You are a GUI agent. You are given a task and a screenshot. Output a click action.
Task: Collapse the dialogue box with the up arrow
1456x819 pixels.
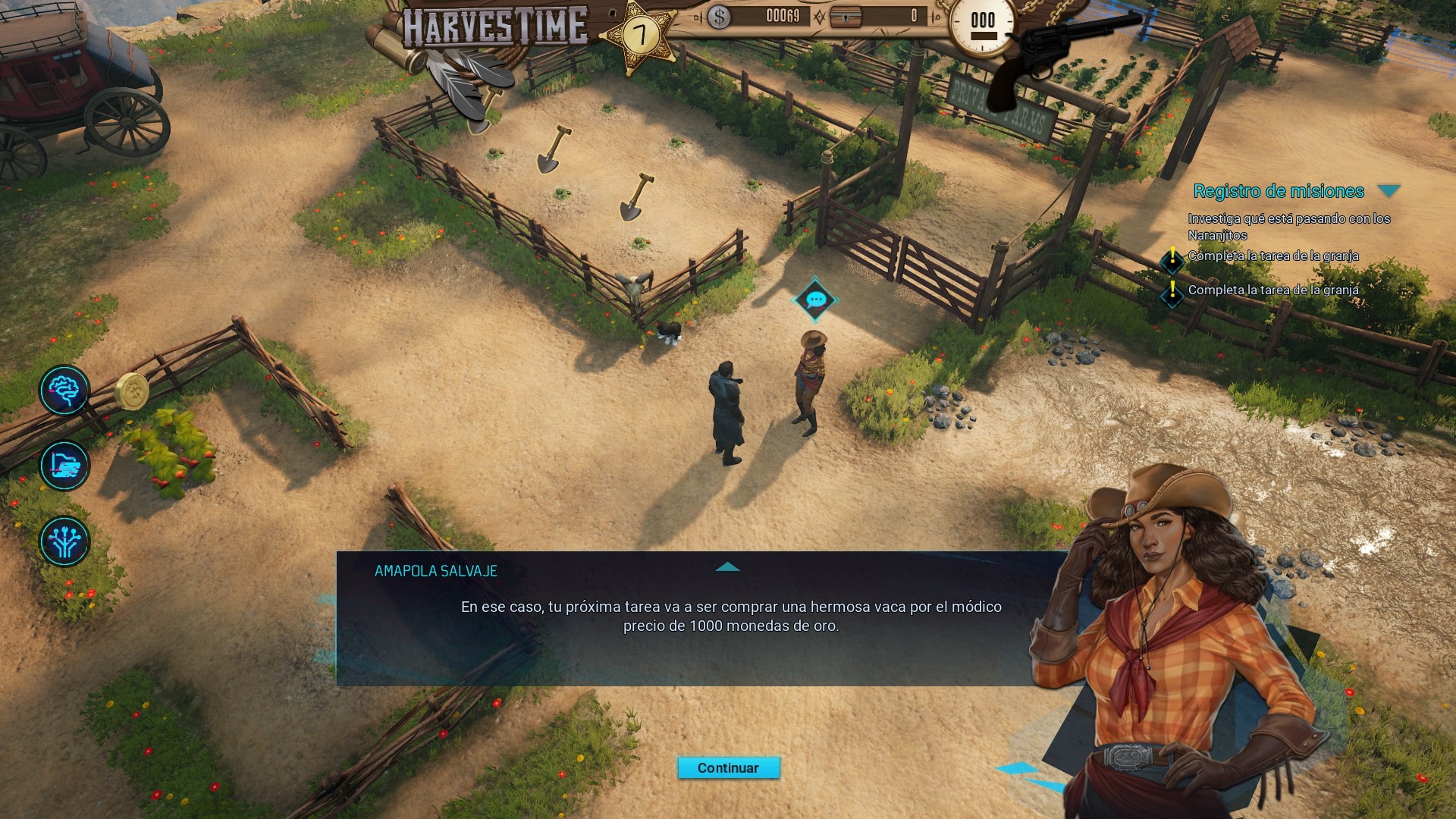pos(727,567)
